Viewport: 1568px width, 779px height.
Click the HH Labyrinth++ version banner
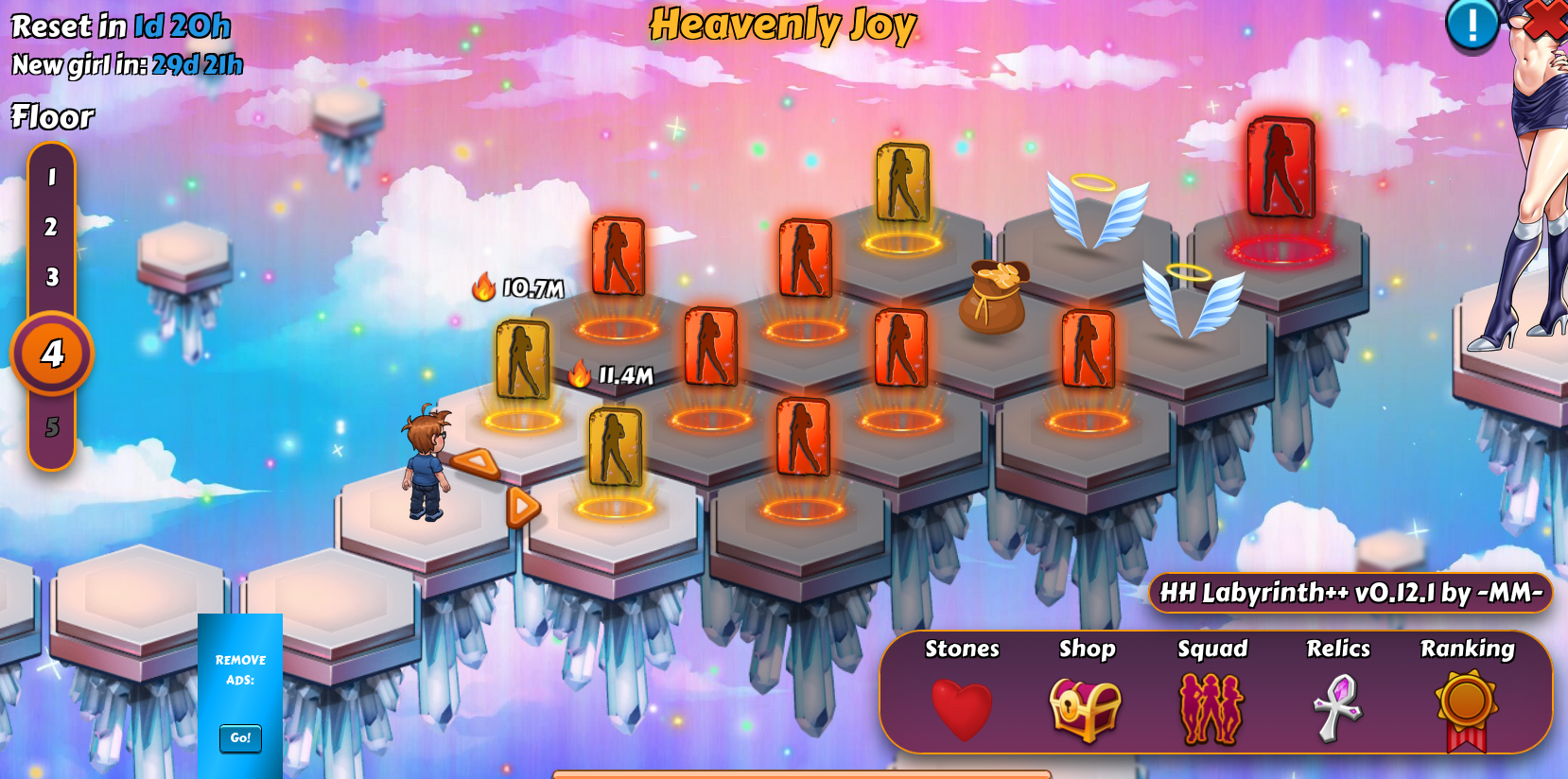(1350, 593)
